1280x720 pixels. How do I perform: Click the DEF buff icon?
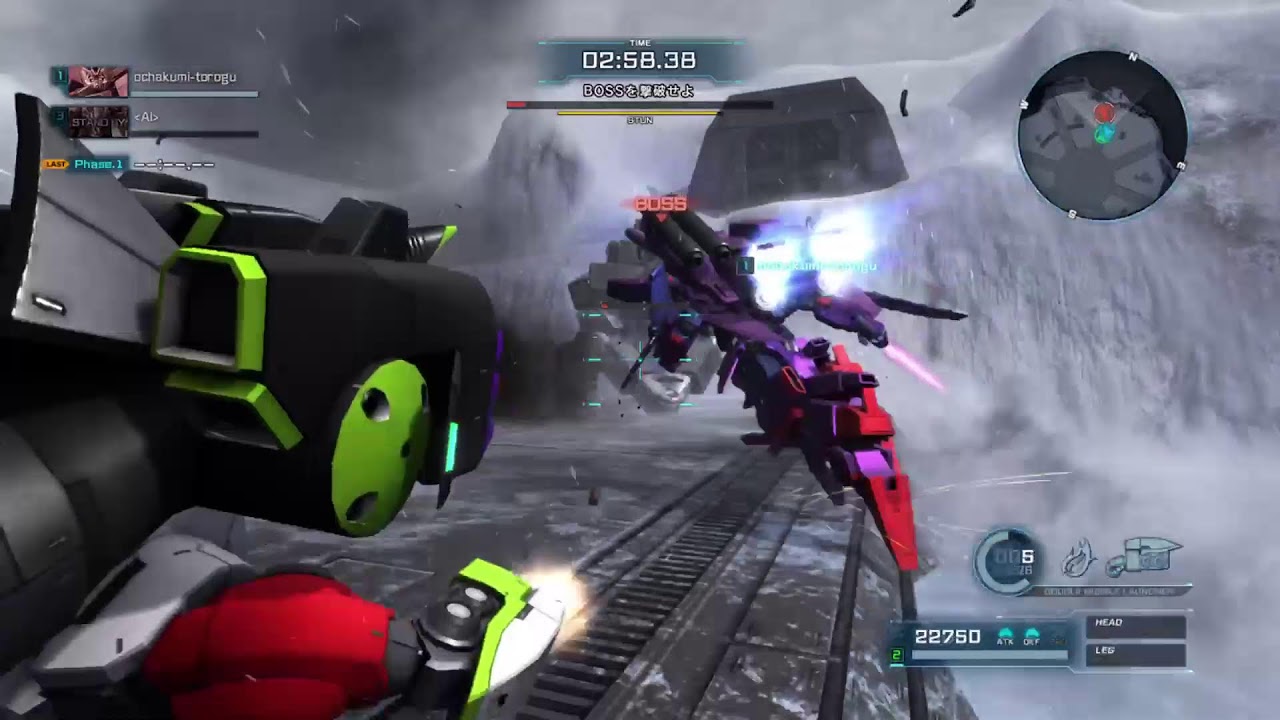click(x=1032, y=637)
